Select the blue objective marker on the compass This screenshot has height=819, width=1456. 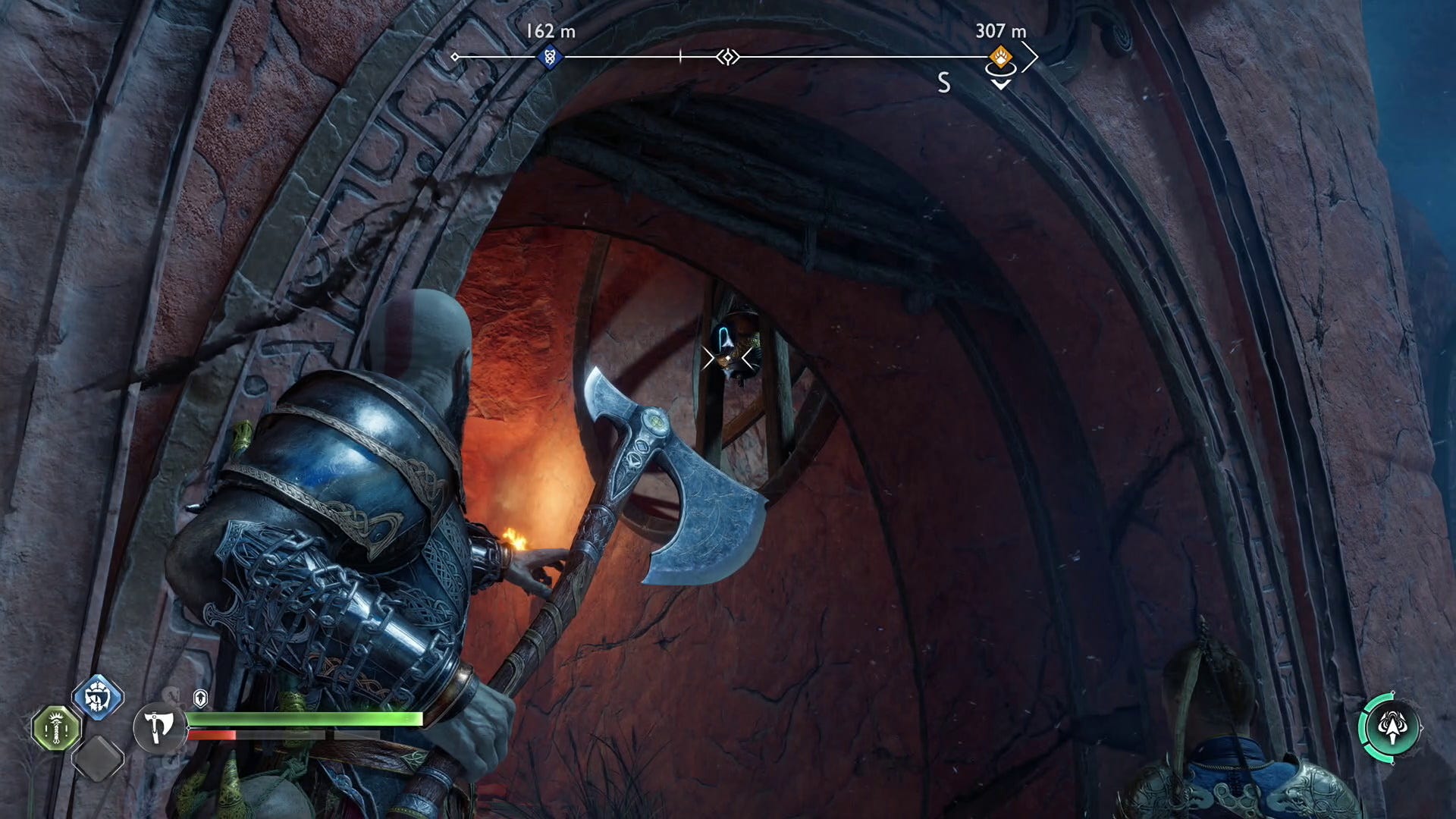(x=549, y=56)
